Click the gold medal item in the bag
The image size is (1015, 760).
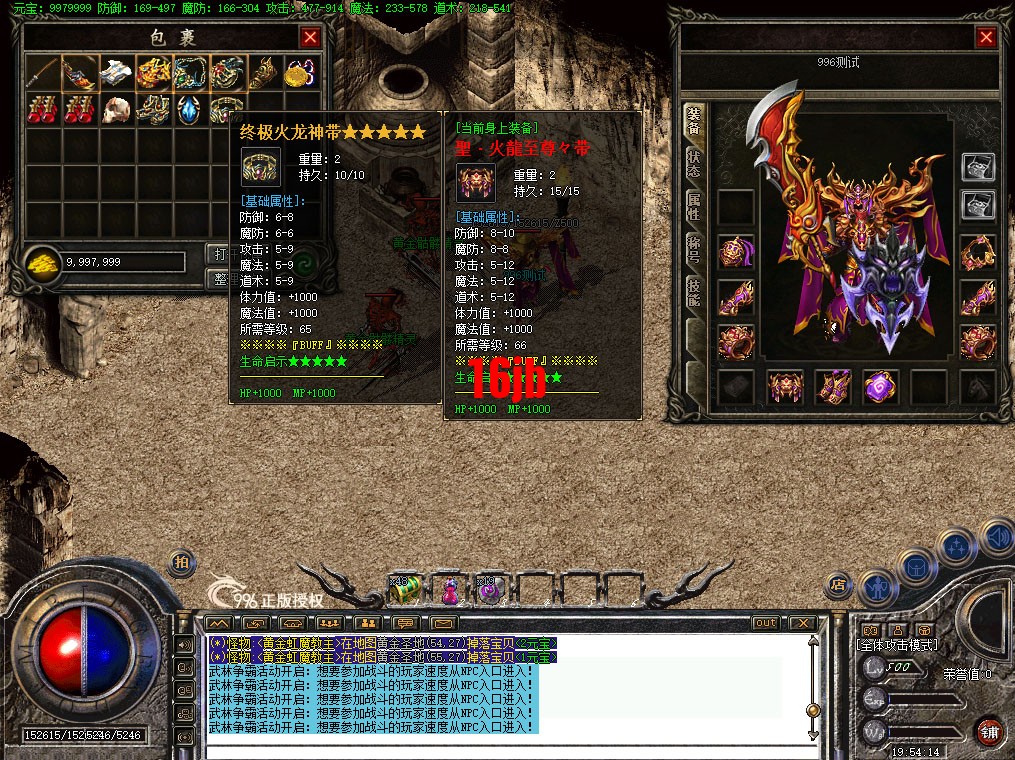[x=297, y=73]
